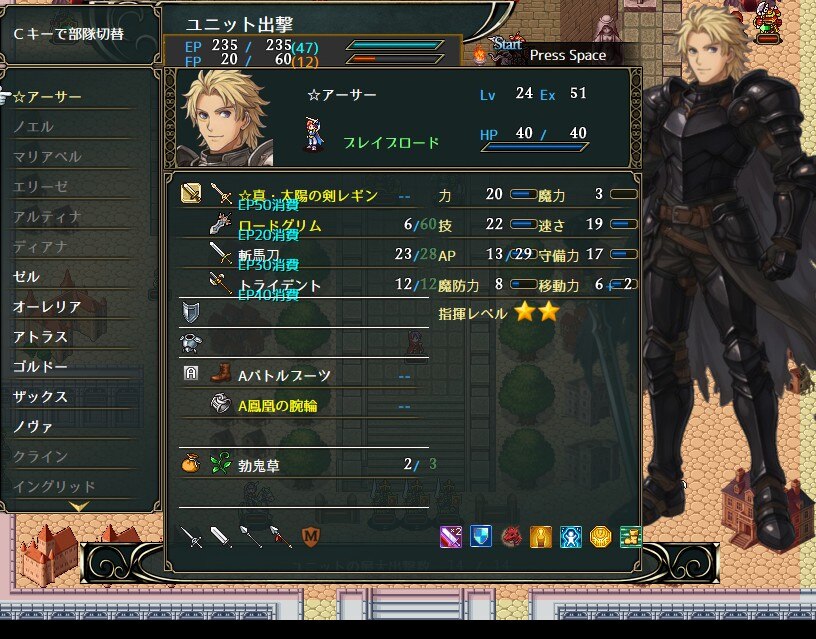Click the Aバトルブーツ equipment slot
This screenshot has height=639, width=816.
click(285, 375)
